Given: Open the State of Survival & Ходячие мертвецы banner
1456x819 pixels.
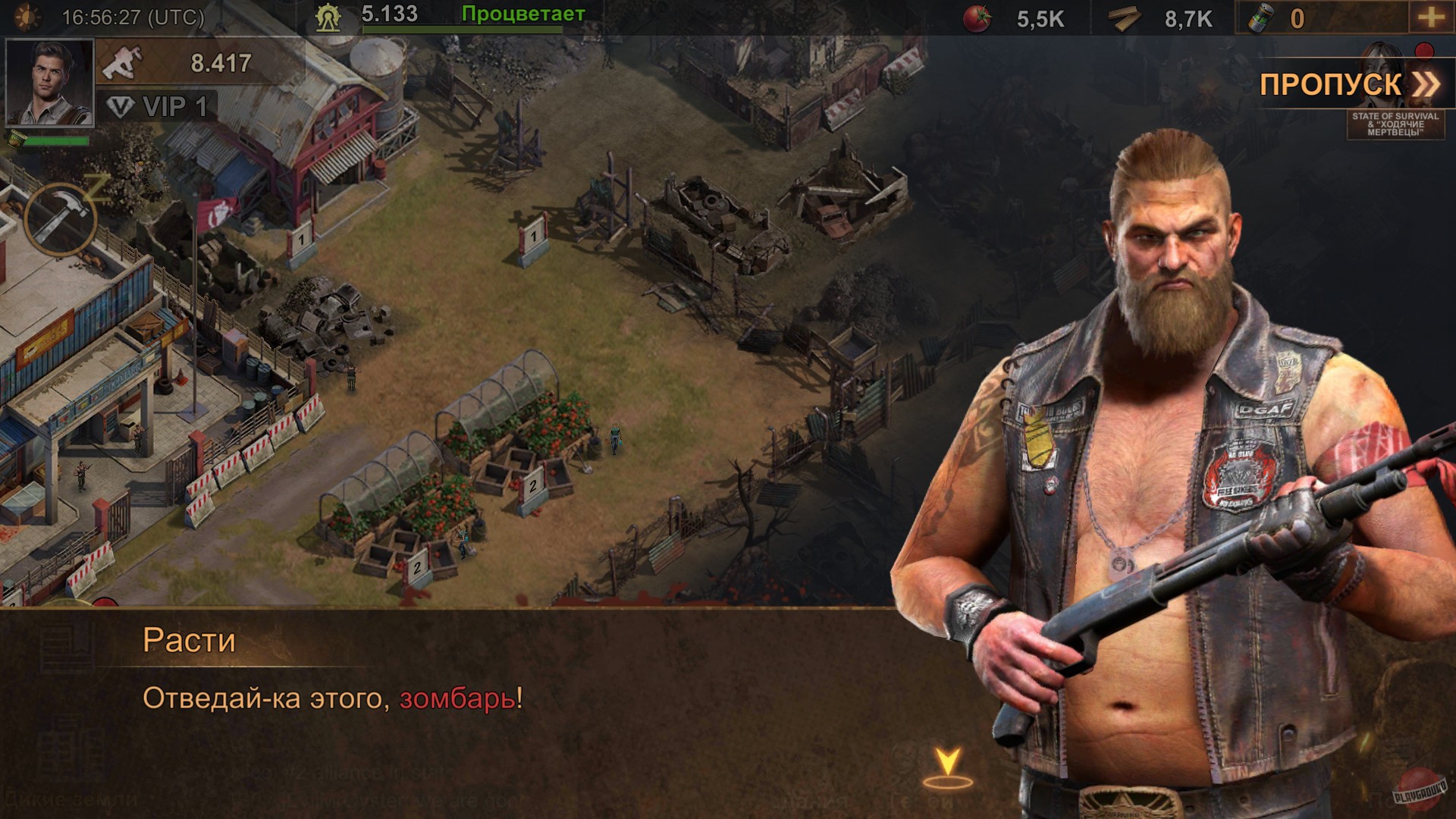Looking at the screenshot, I should [1395, 125].
